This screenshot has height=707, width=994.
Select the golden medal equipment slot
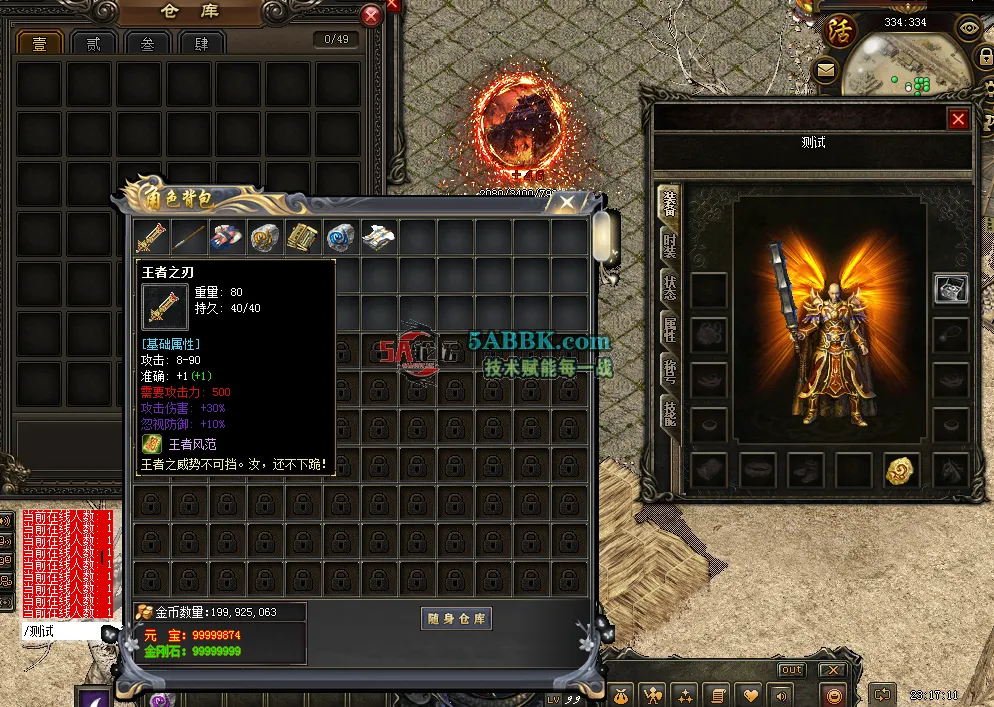(902, 470)
